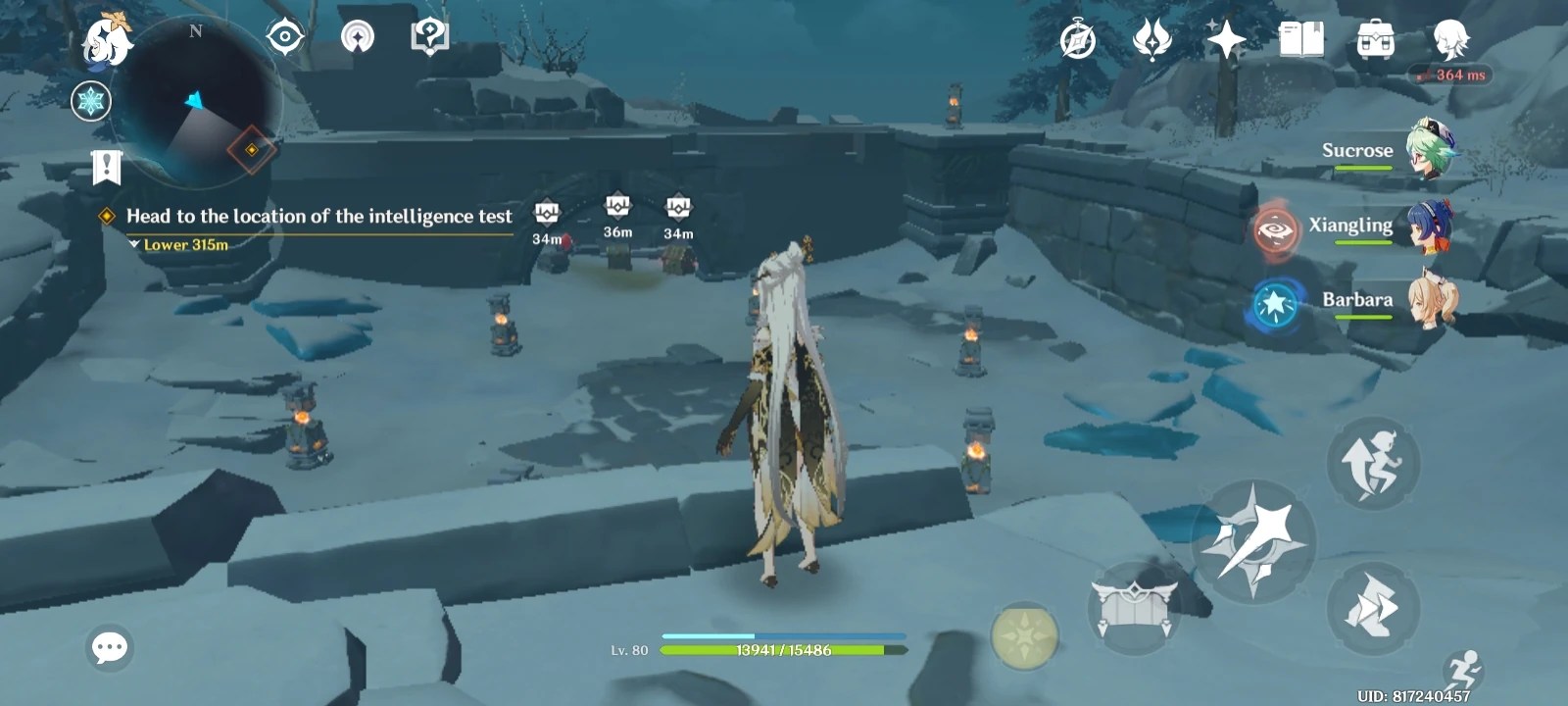Expand the quest flag bookmark panel
Viewport: 1568px width, 706px height.
(x=108, y=167)
